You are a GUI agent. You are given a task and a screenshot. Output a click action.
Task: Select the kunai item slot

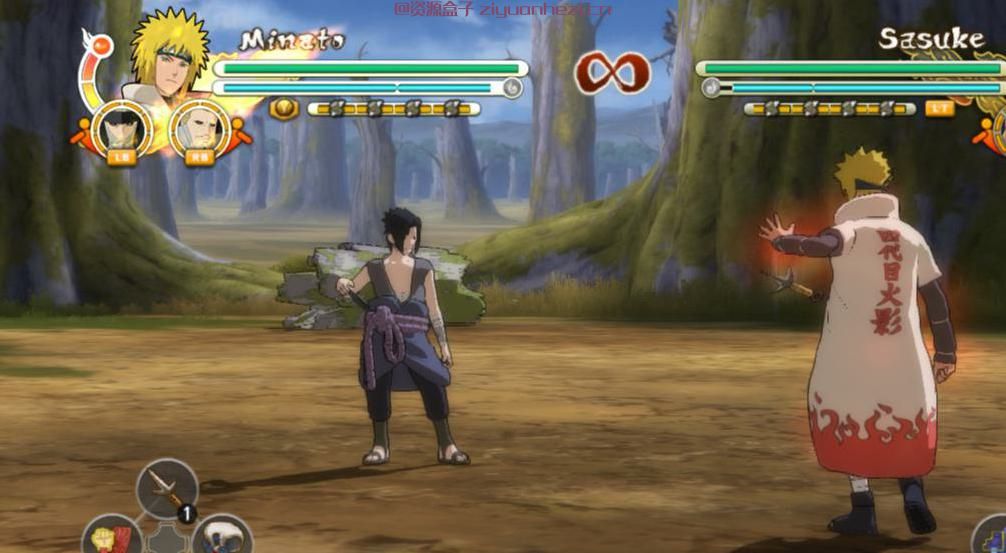pyautogui.click(x=167, y=488)
